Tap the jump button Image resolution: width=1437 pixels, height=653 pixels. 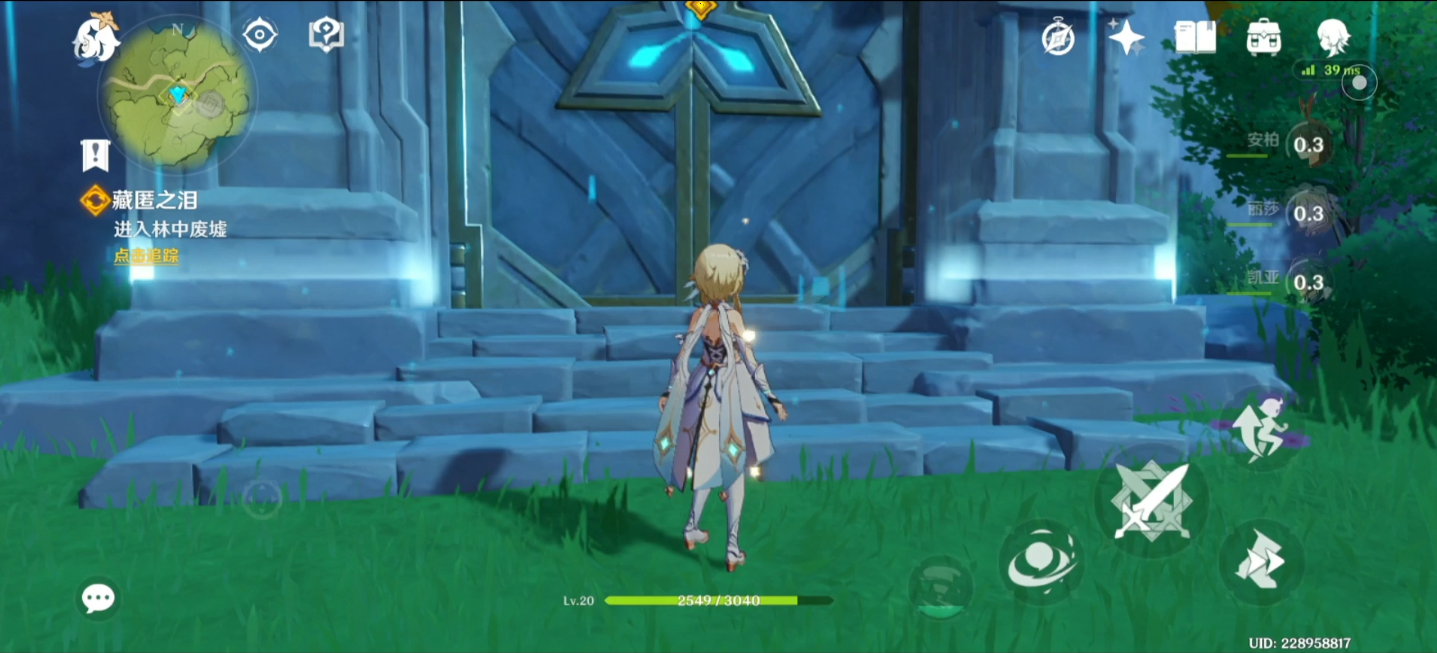[x=1257, y=427]
